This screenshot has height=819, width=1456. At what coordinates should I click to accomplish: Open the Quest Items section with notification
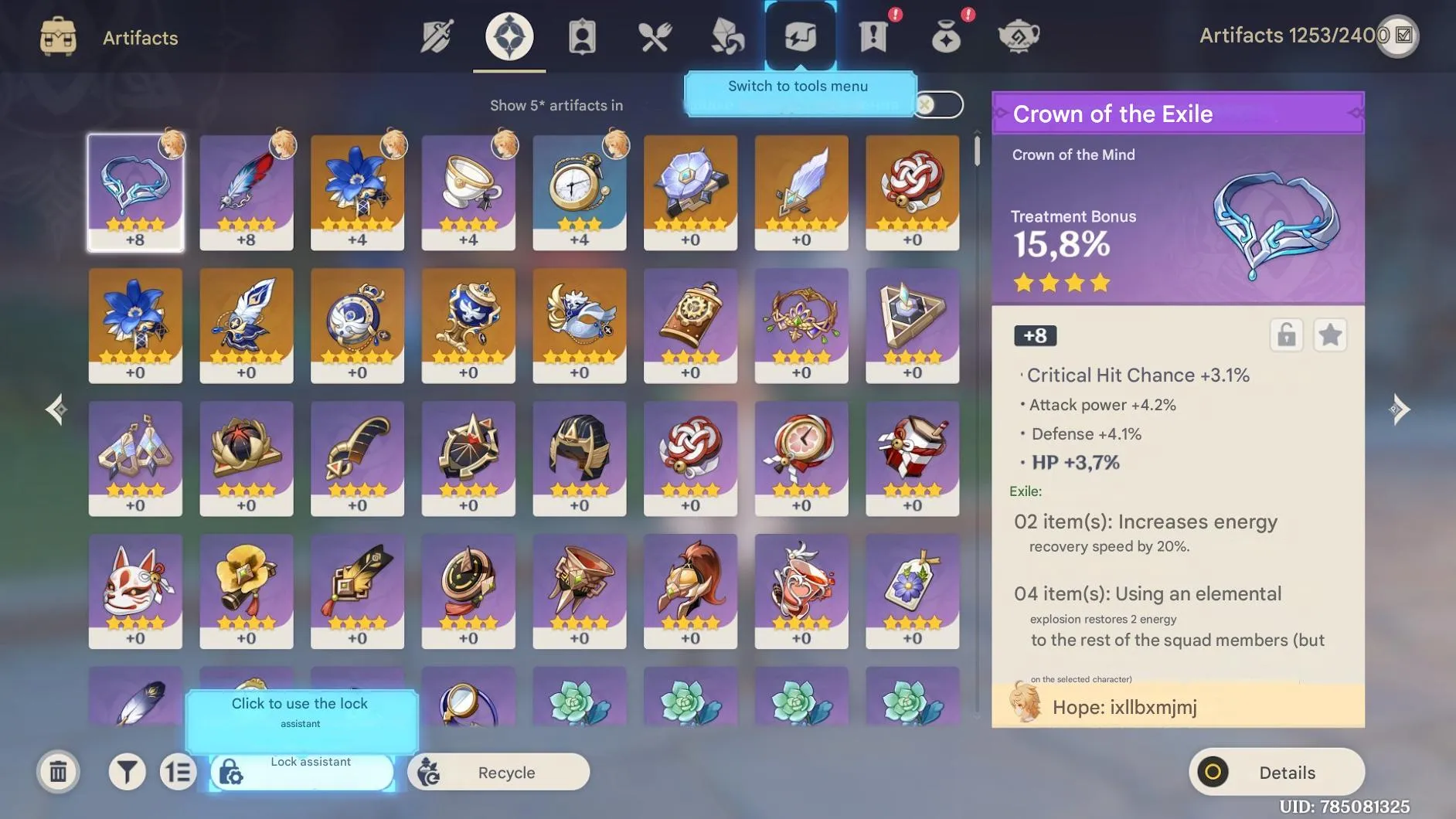point(873,36)
